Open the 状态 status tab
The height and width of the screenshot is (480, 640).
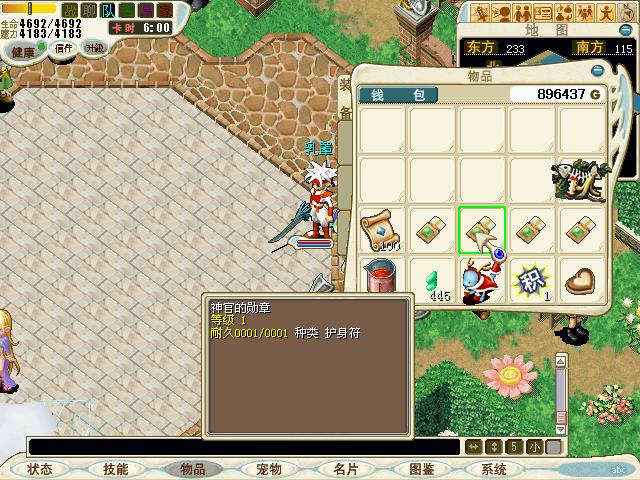[x=40, y=469]
